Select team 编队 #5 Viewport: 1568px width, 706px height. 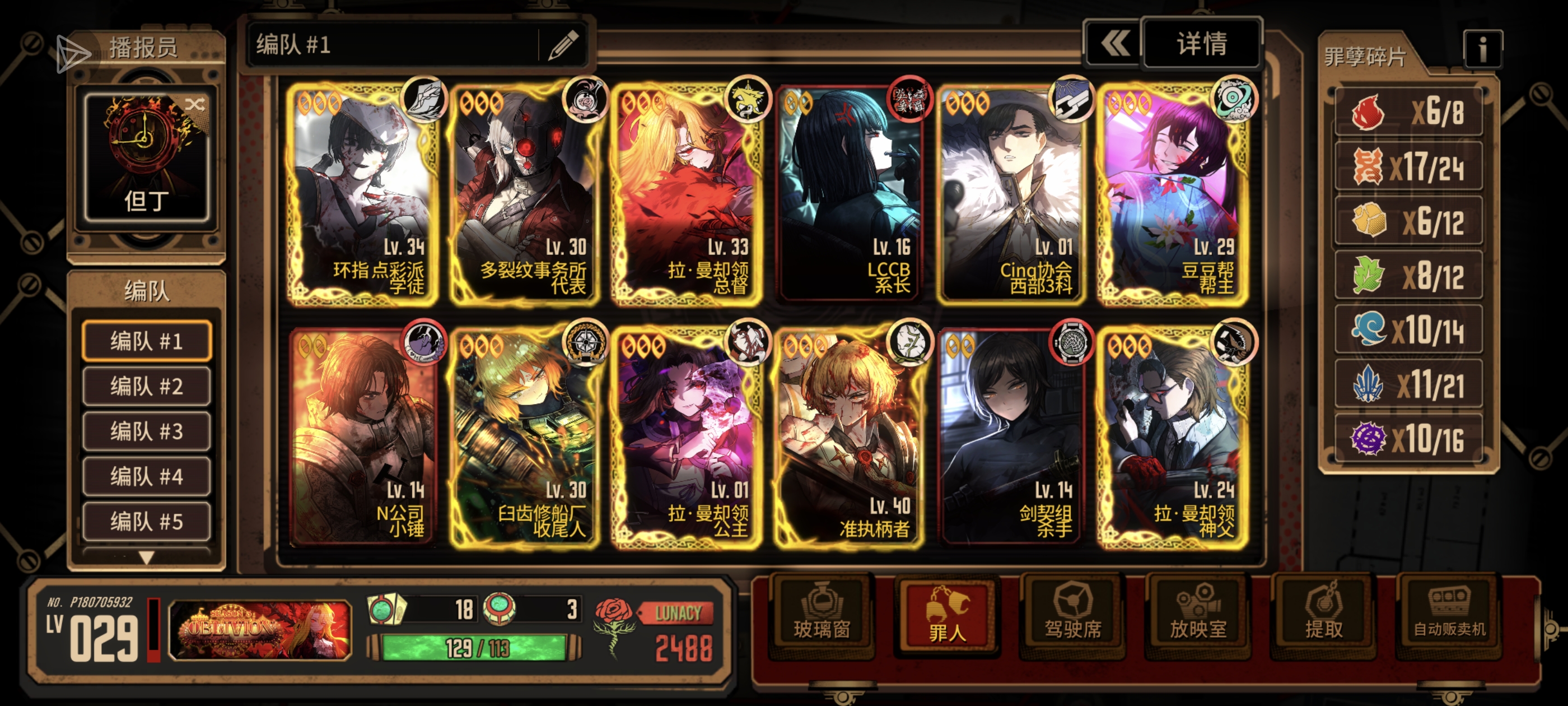[147, 522]
